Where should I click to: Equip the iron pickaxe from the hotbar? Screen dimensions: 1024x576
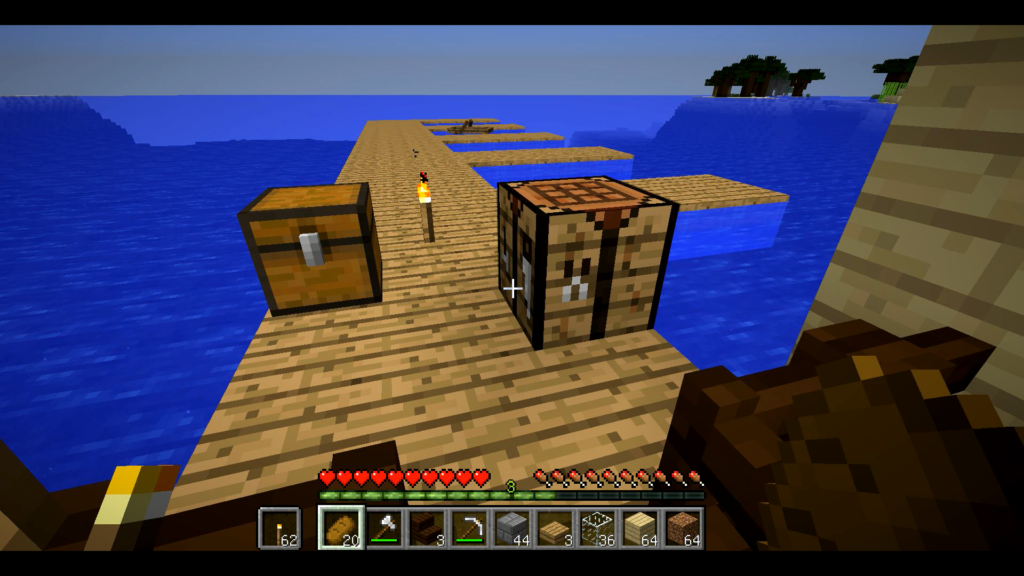click(469, 528)
